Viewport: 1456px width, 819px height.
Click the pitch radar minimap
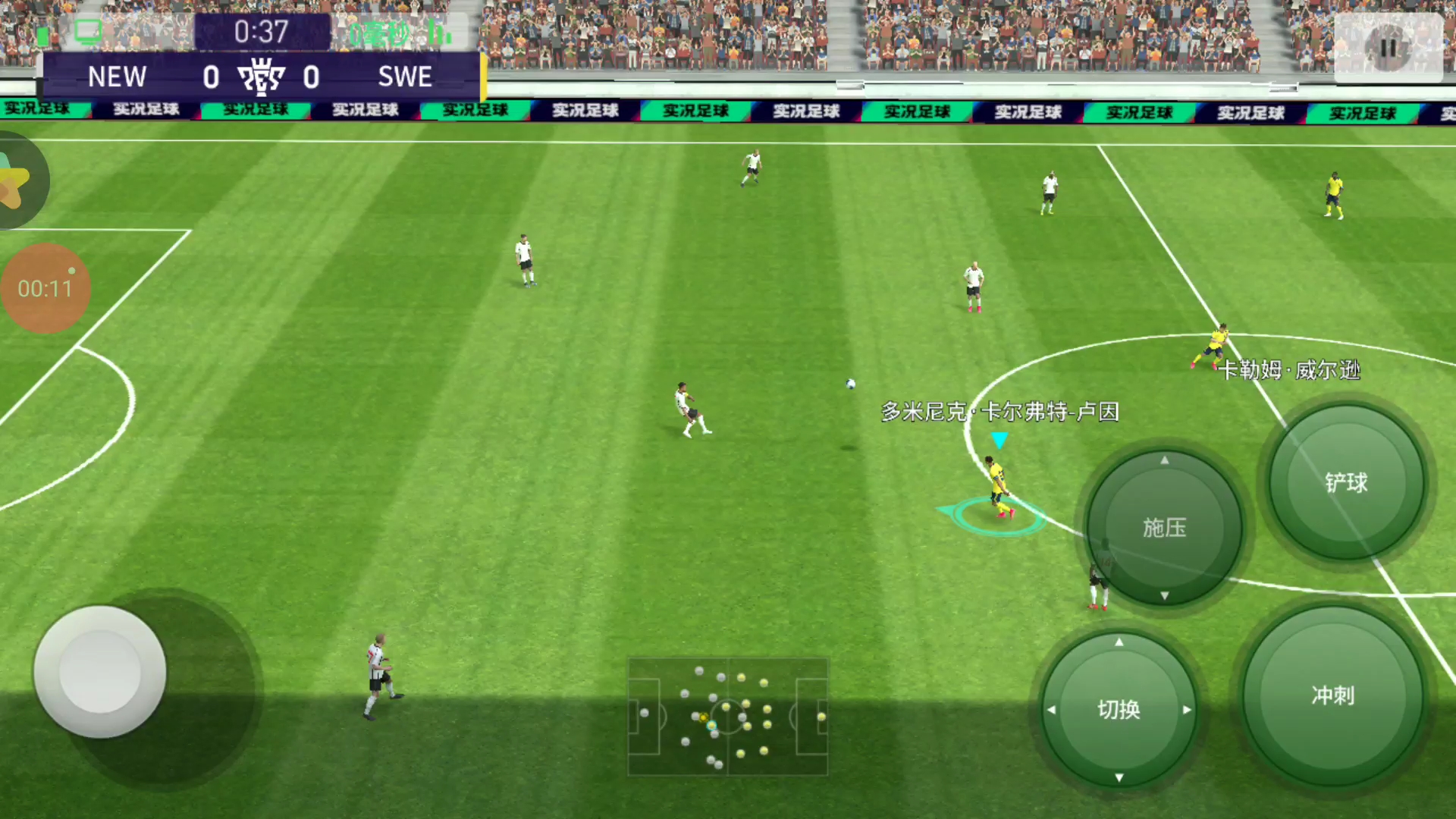pos(727,717)
